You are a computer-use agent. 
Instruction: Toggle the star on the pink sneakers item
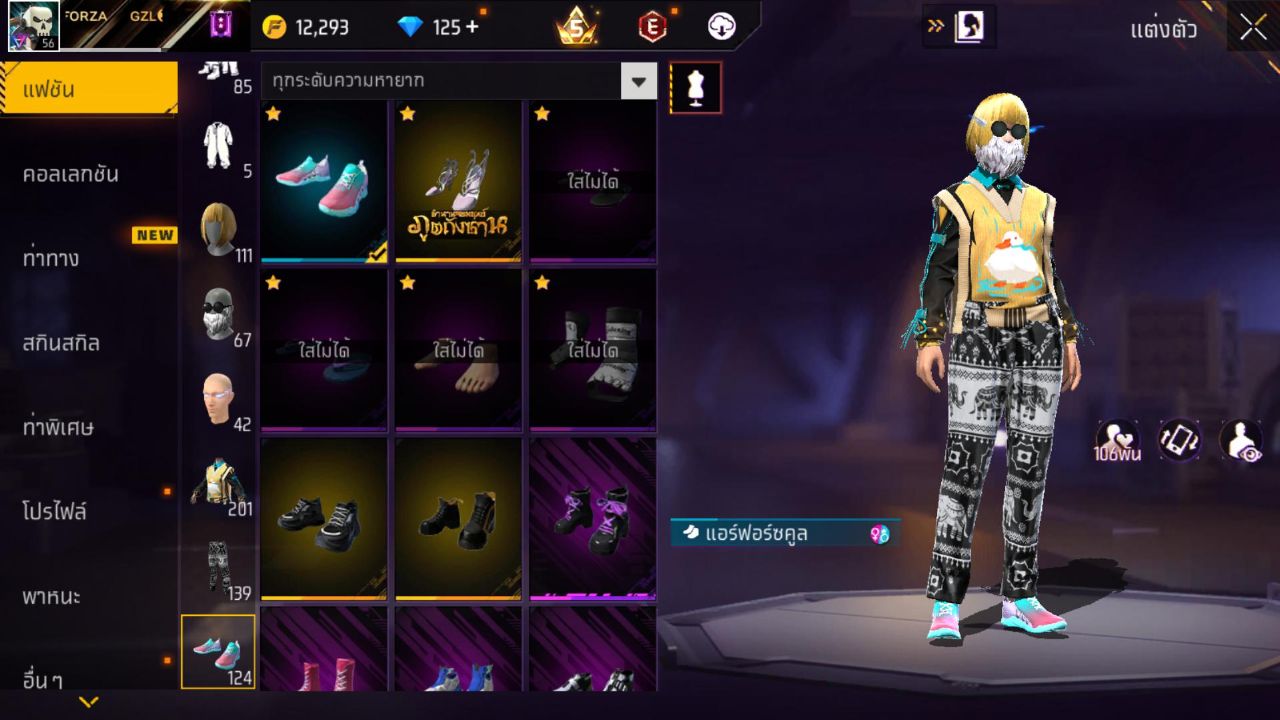[271, 115]
